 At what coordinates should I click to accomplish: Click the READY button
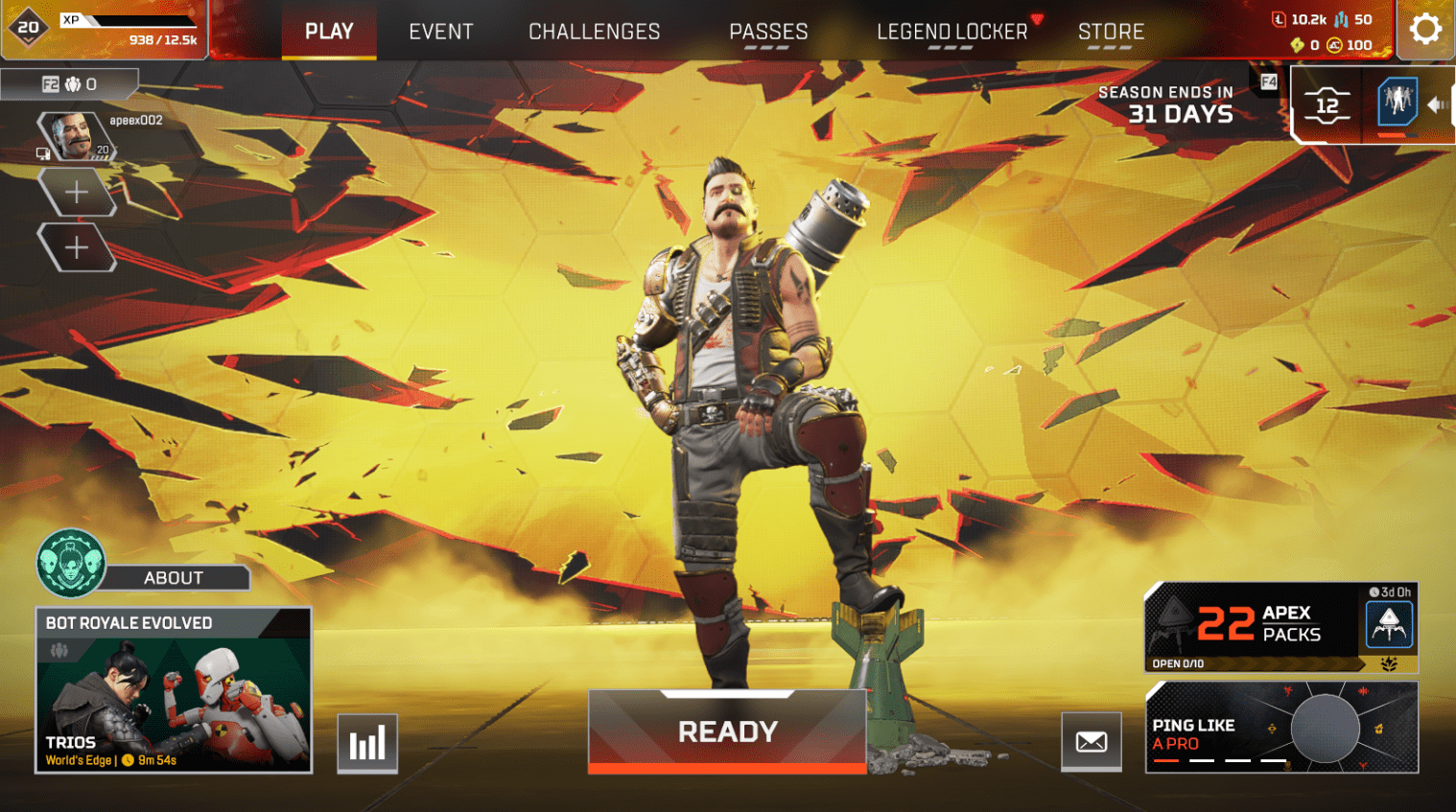point(726,731)
